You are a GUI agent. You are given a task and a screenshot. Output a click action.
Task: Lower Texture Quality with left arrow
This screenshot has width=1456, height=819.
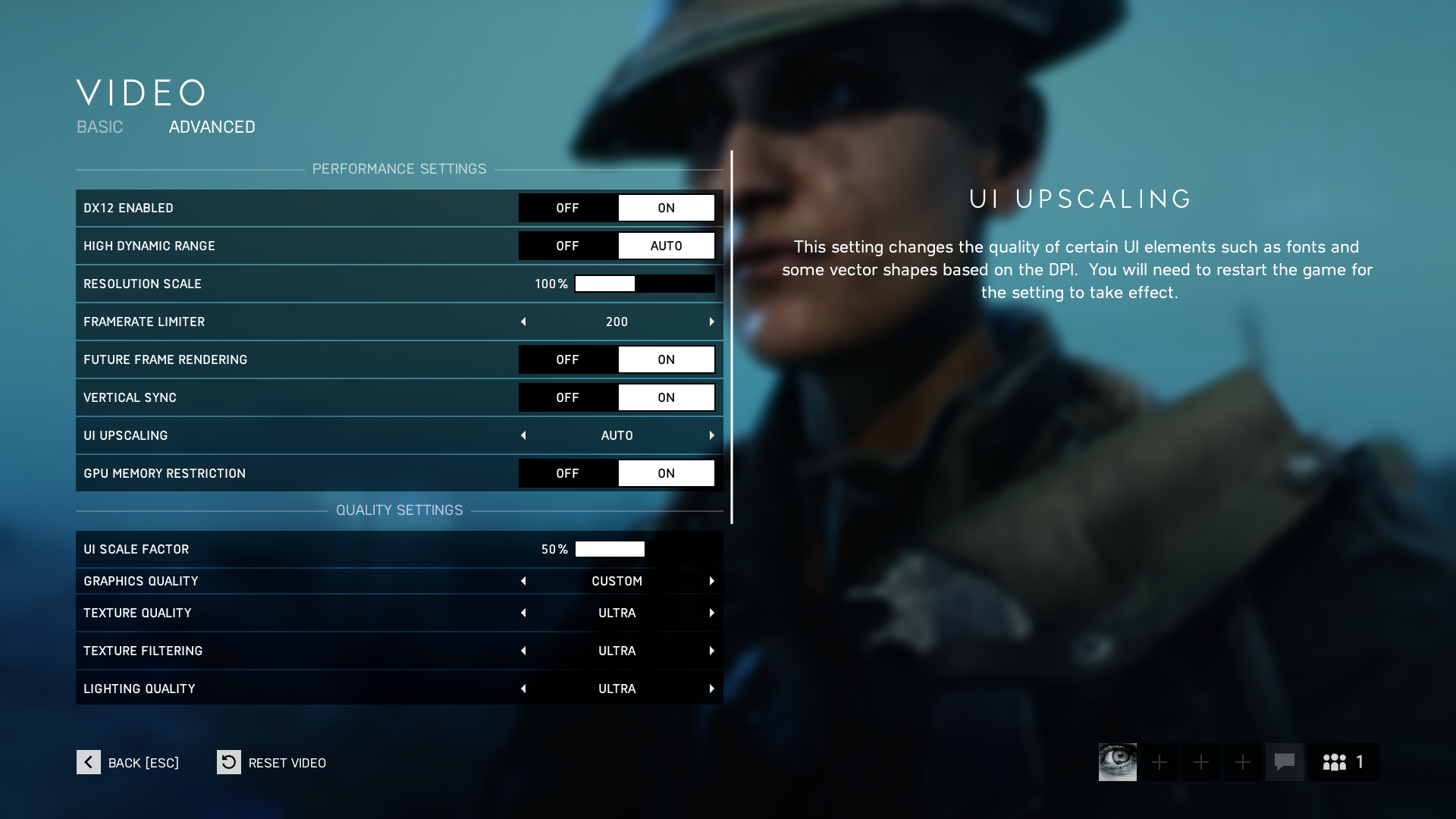point(523,613)
